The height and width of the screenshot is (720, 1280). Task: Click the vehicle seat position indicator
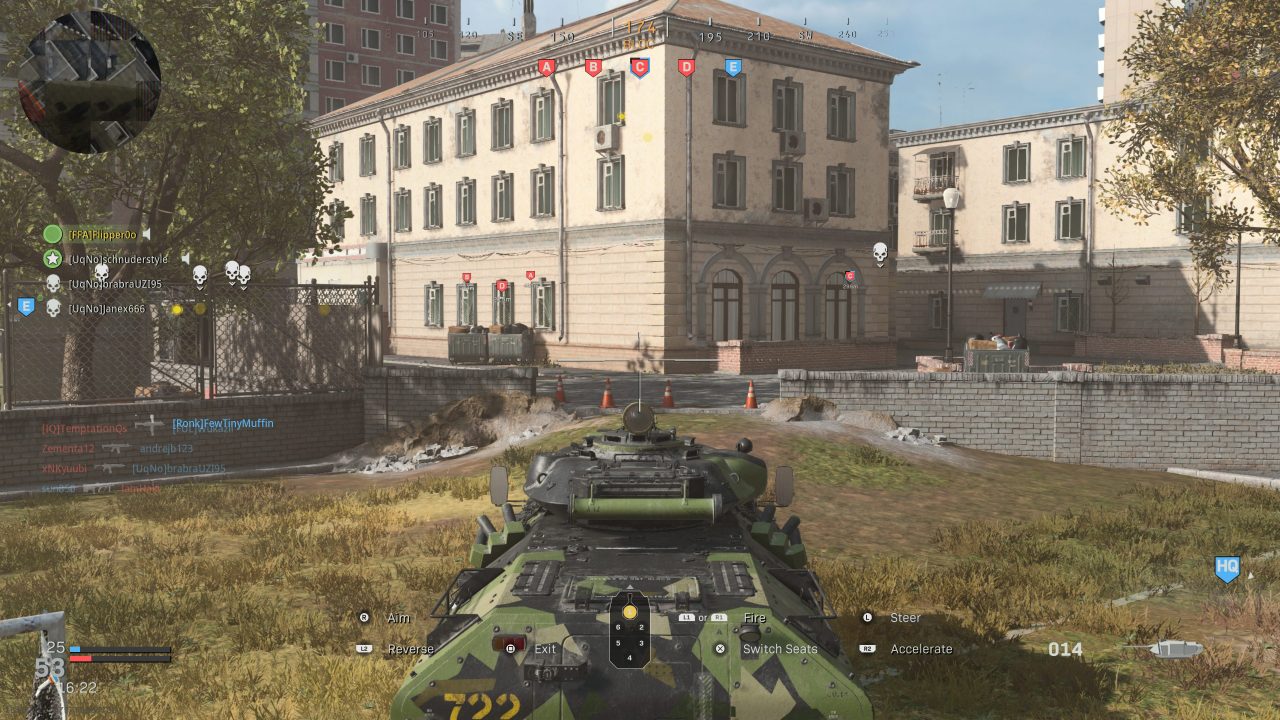pyautogui.click(x=630, y=630)
